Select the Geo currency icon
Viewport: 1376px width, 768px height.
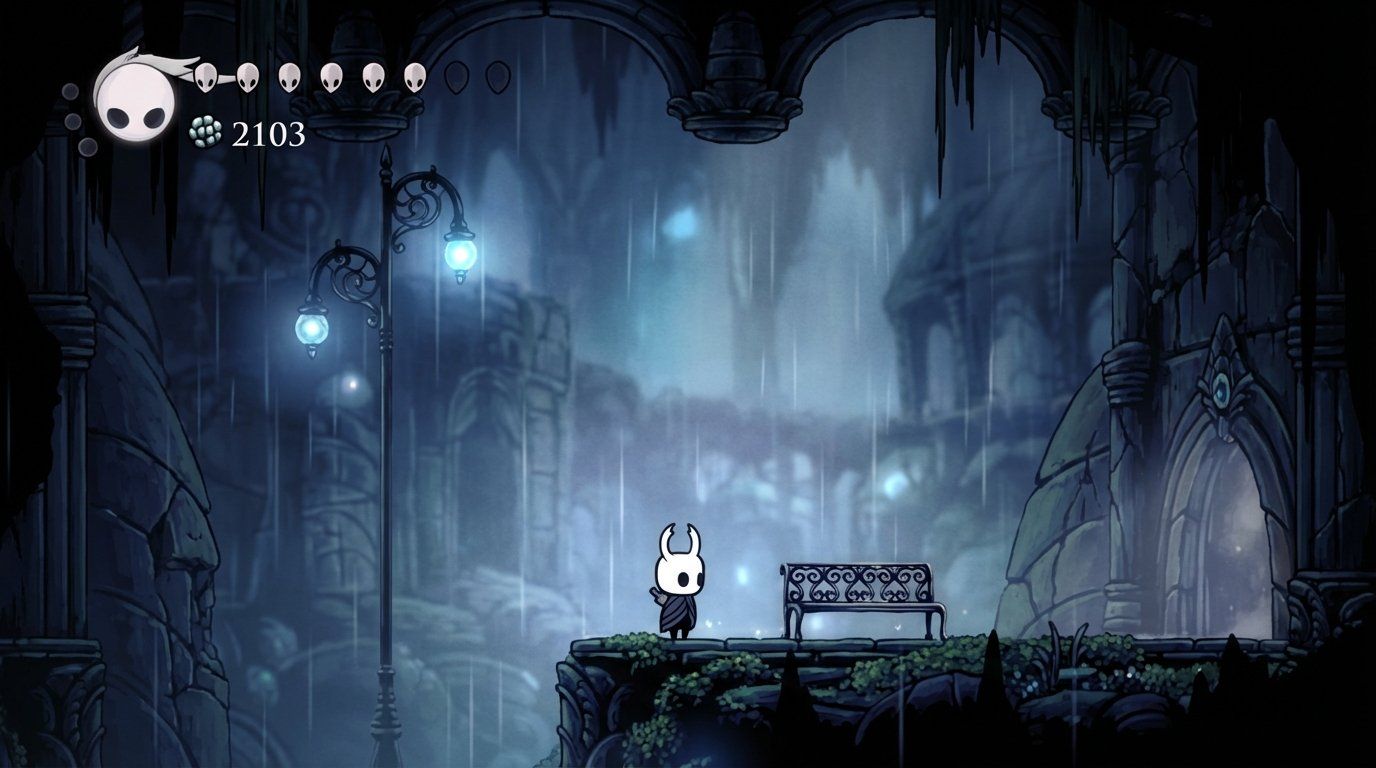[203, 131]
